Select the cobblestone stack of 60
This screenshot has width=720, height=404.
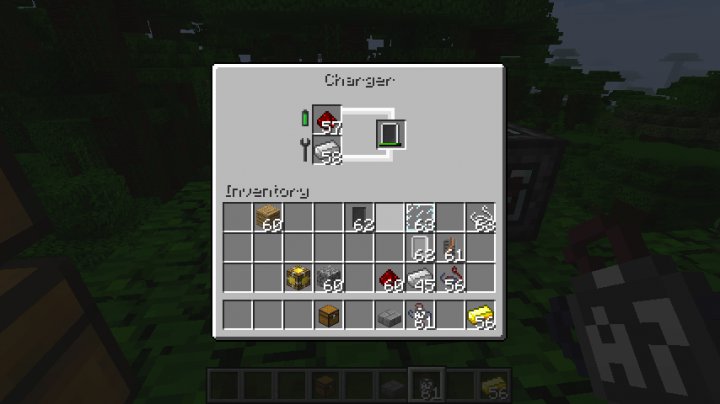[x=328, y=277]
